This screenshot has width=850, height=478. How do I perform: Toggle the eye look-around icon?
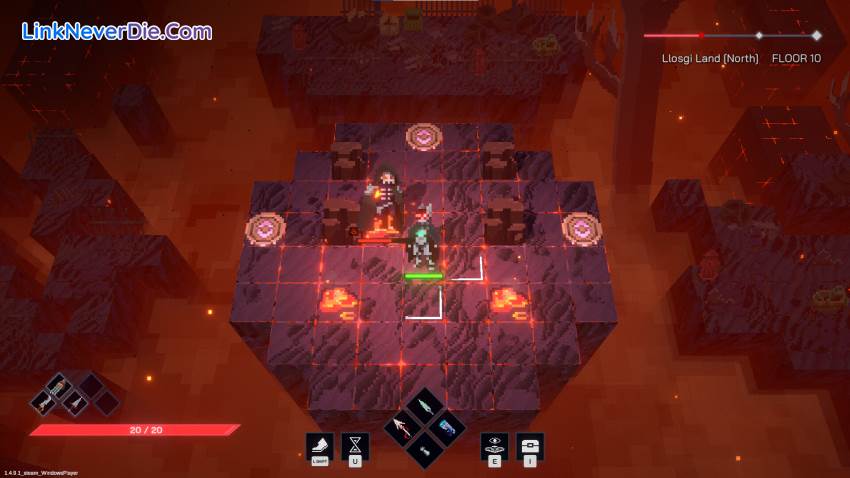click(494, 445)
